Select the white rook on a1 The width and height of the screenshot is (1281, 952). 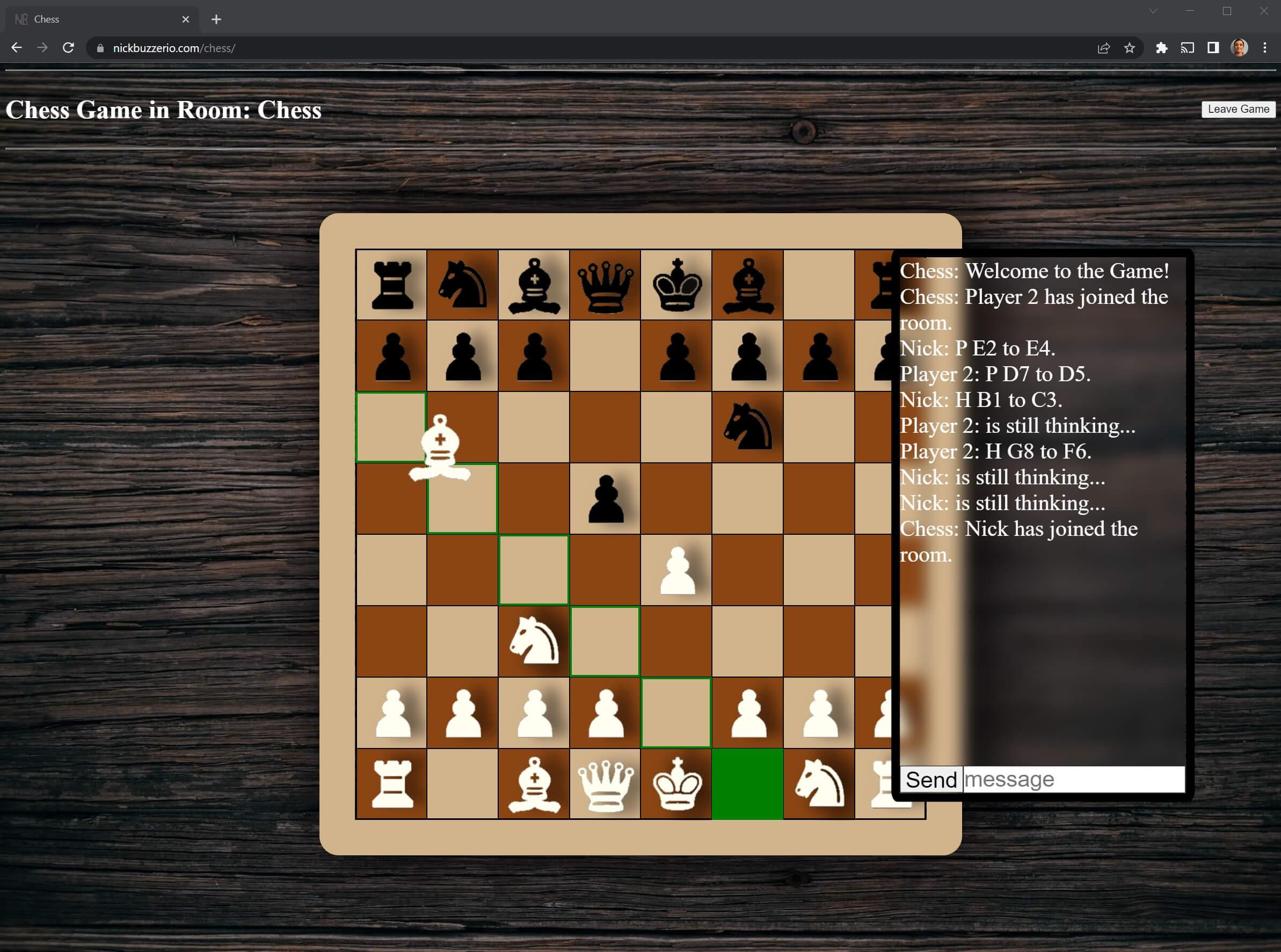(392, 784)
